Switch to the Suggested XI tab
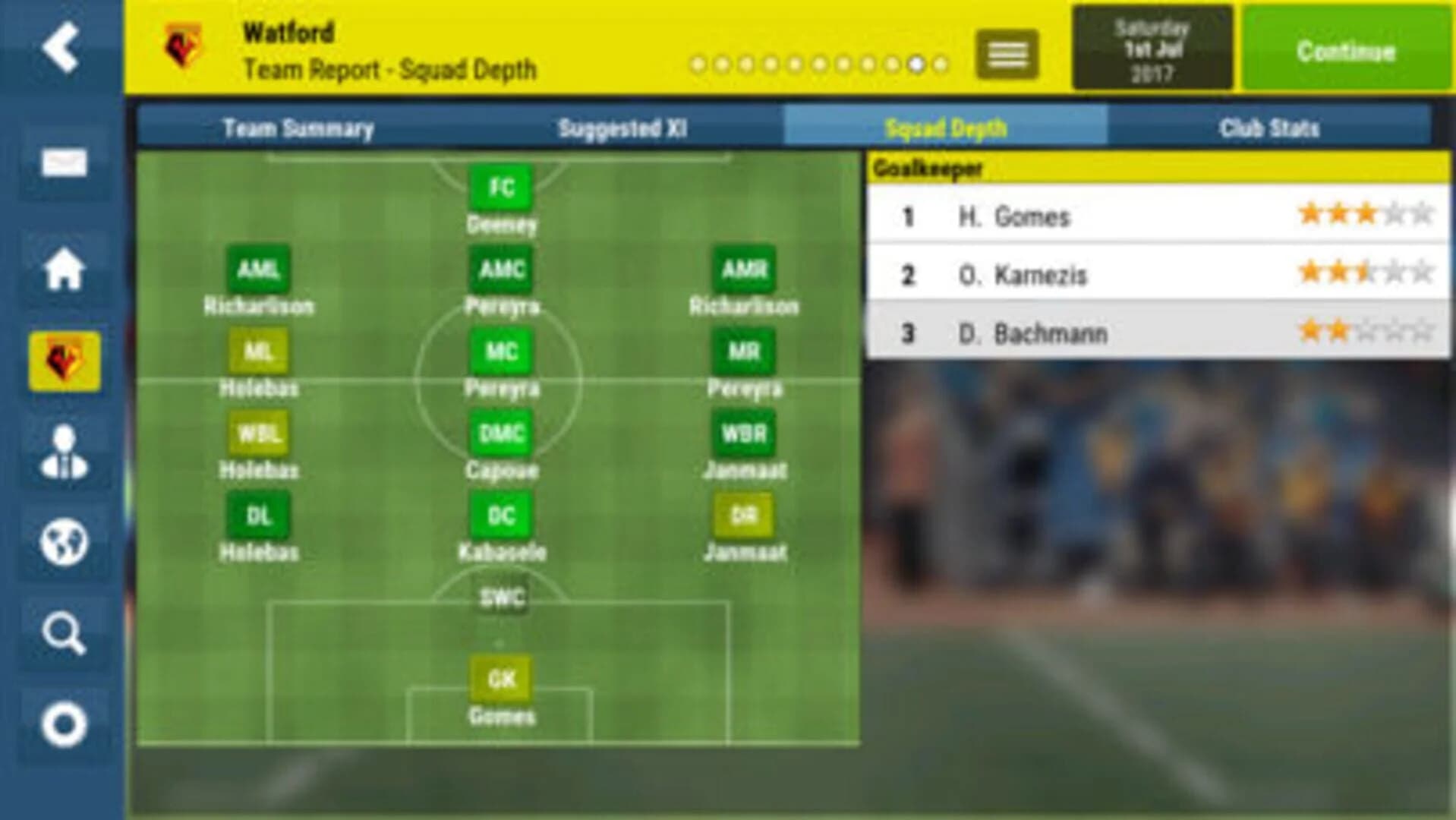This screenshot has width=1456, height=820. [622, 127]
